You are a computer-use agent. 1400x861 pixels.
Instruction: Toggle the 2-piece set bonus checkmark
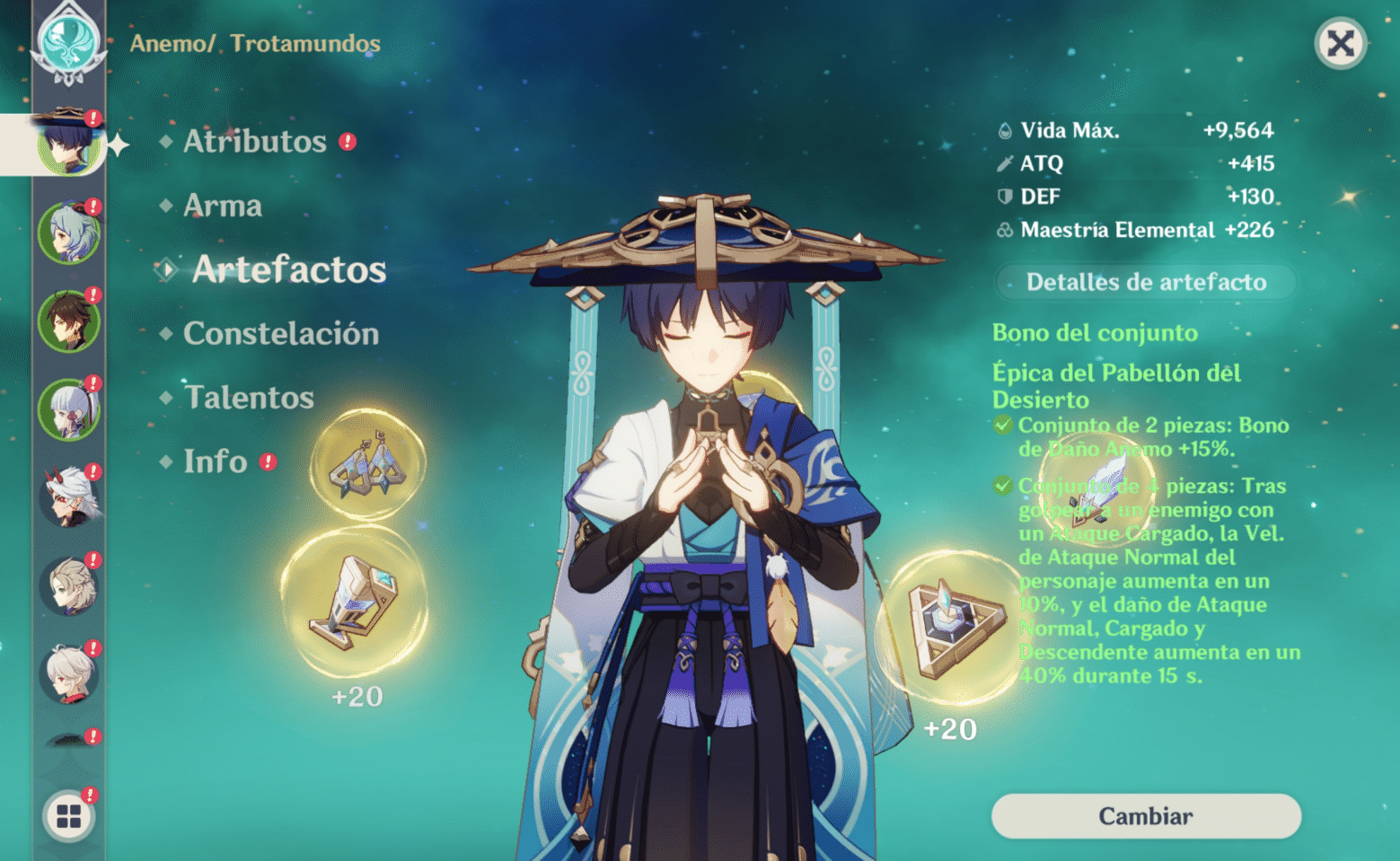tap(1005, 426)
